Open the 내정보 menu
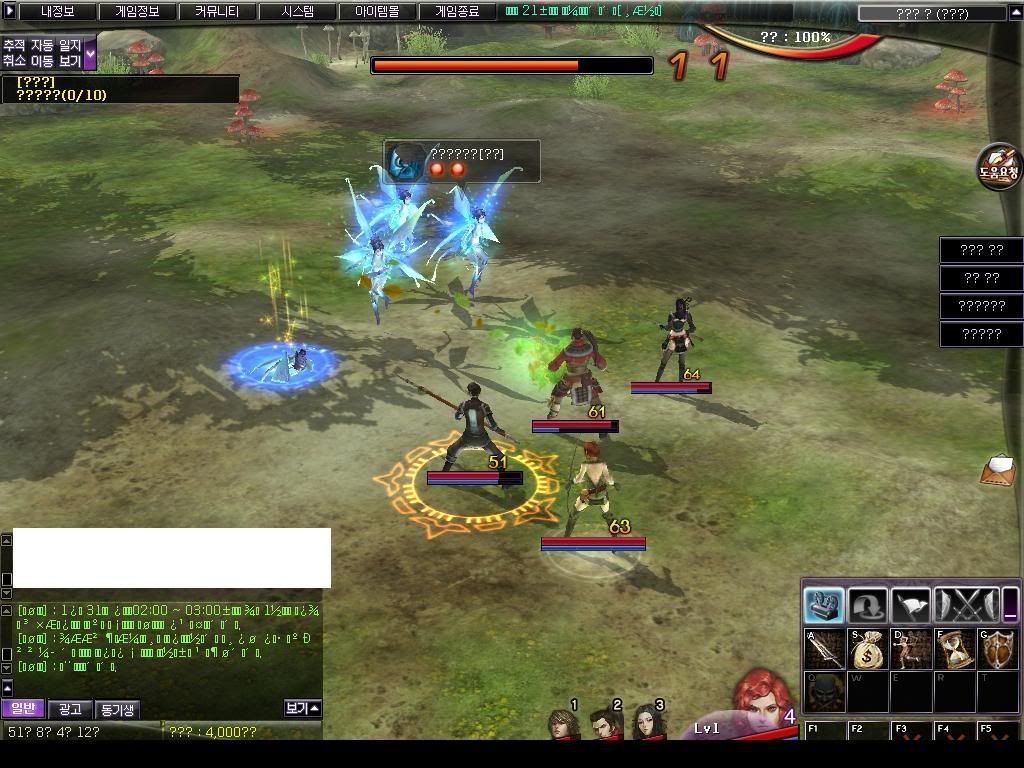 coord(58,12)
